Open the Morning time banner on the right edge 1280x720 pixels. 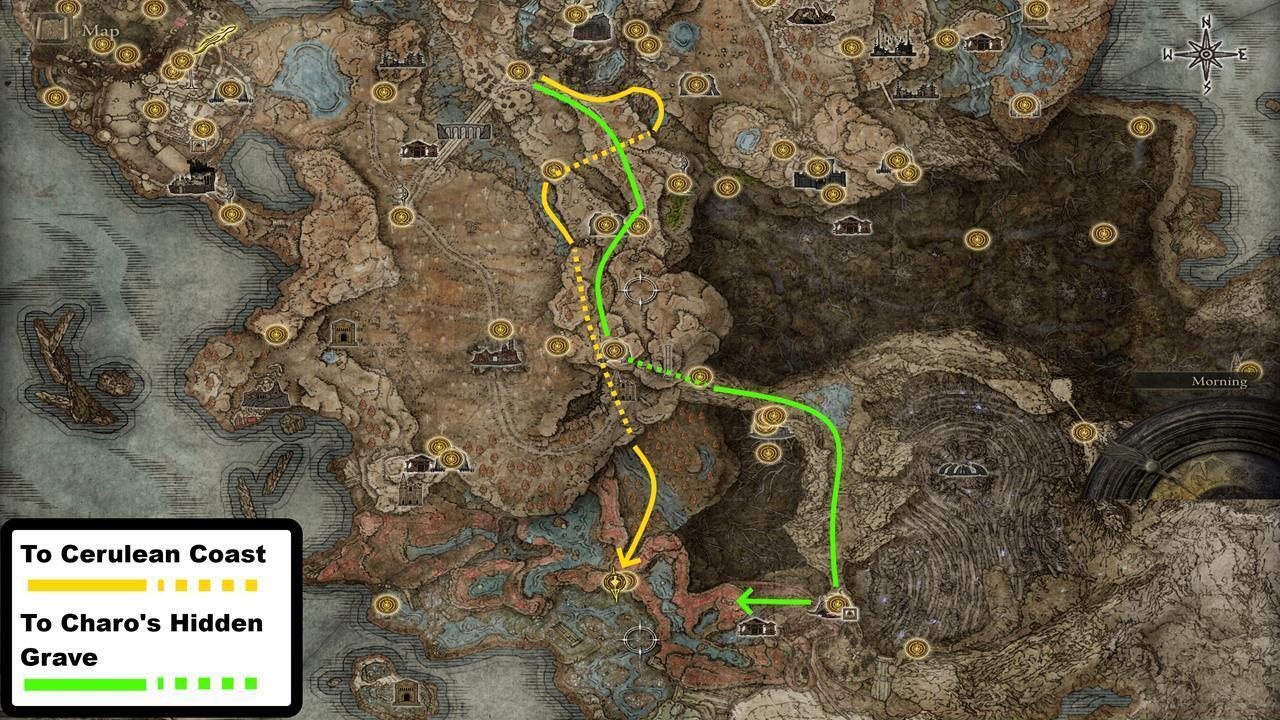1218,382
